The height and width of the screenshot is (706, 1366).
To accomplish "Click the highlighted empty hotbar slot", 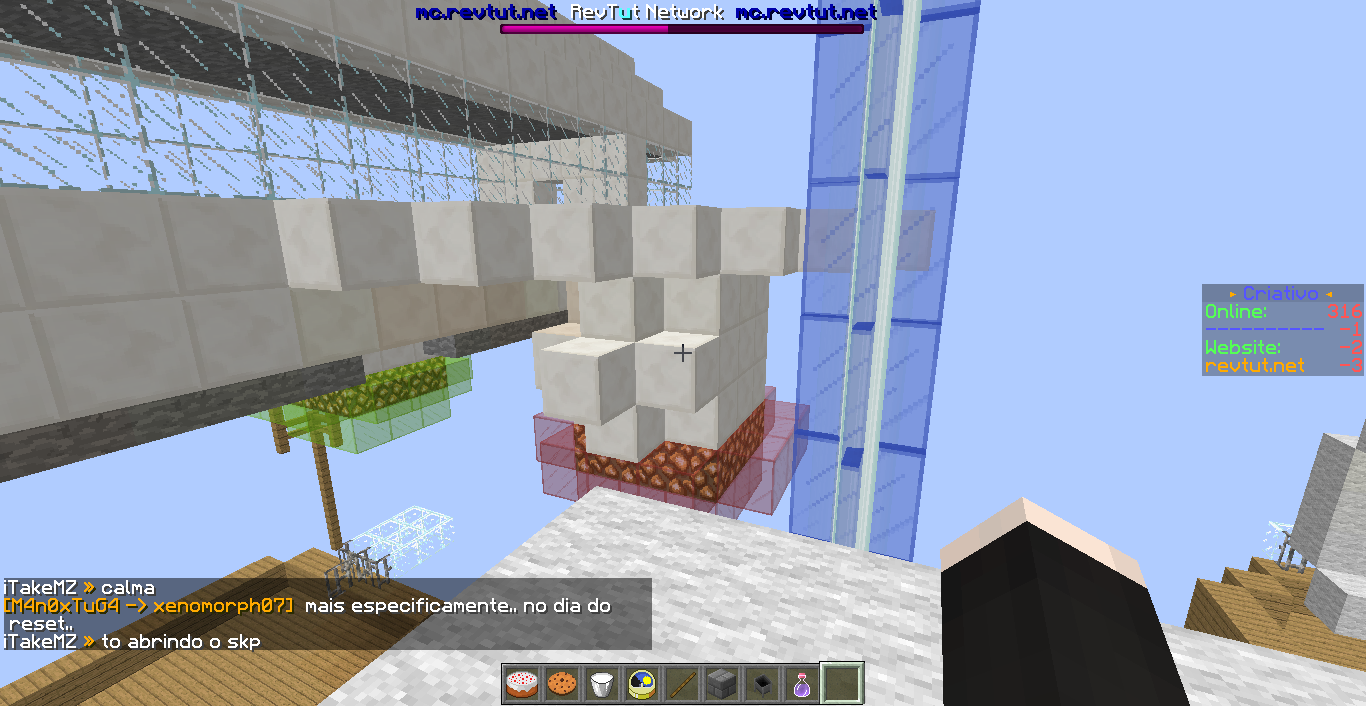I will [x=842, y=684].
